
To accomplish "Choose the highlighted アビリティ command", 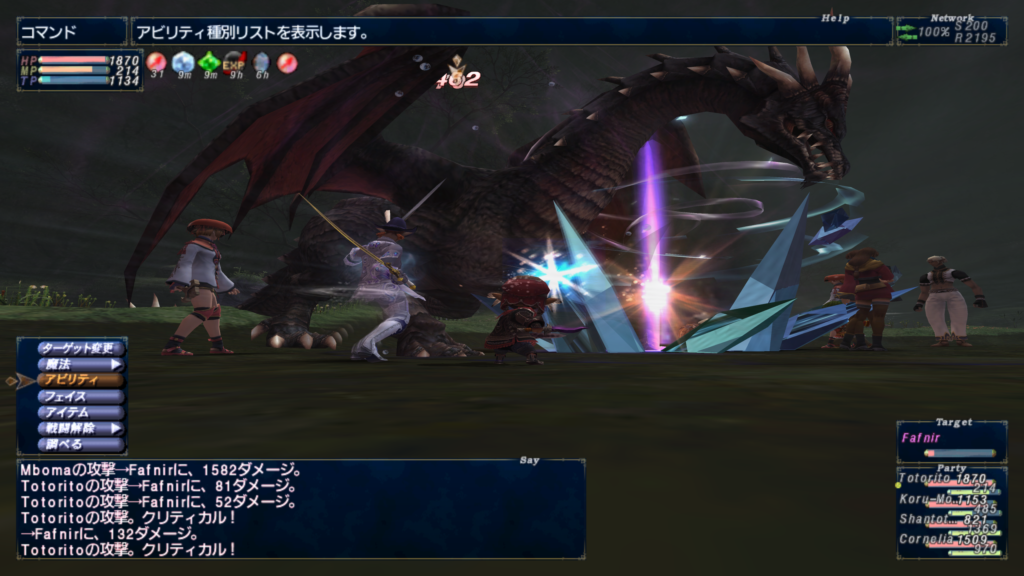I will pyautogui.click(x=80, y=380).
